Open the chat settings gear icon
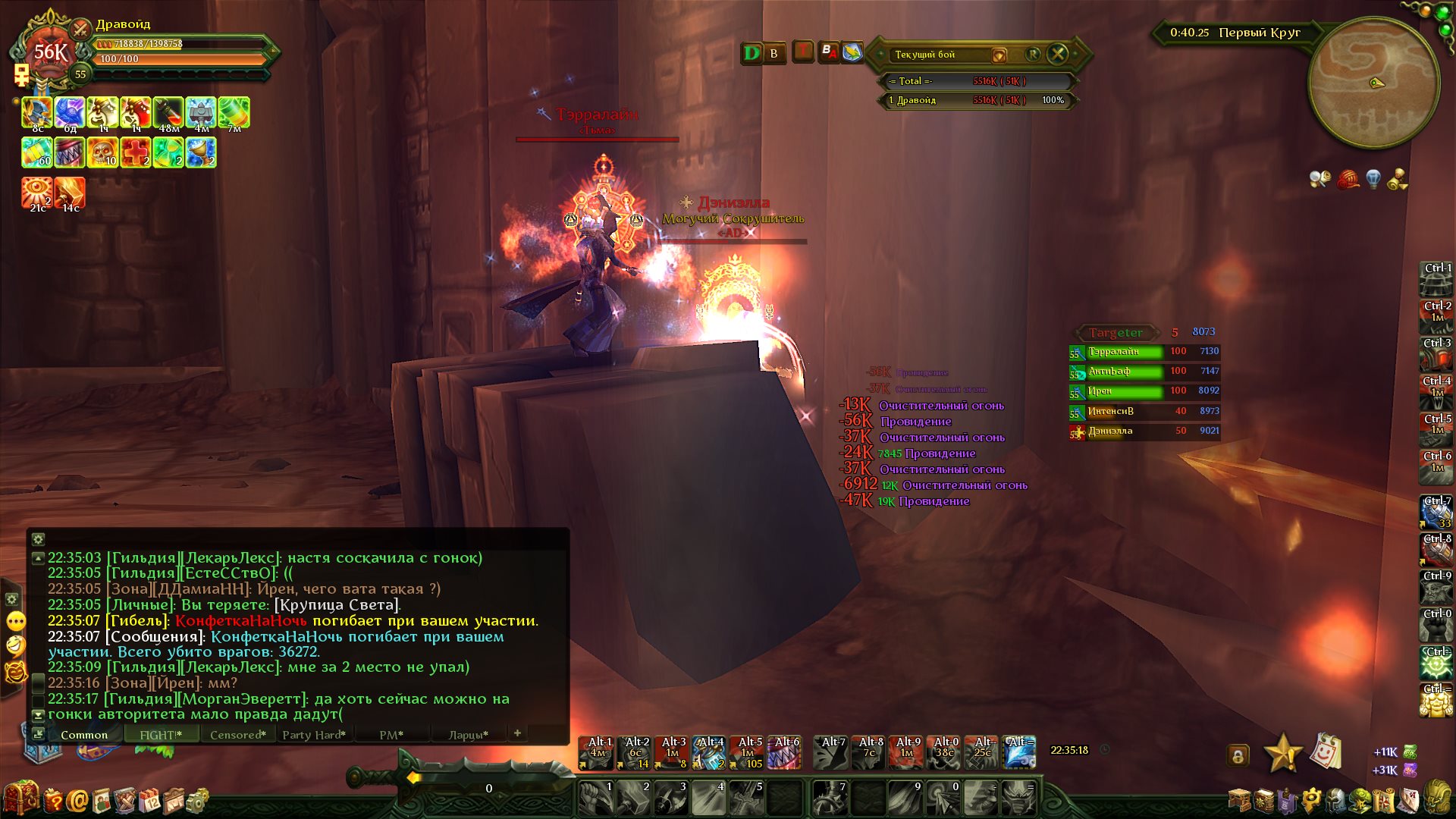1456x819 pixels. pyautogui.click(x=38, y=539)
